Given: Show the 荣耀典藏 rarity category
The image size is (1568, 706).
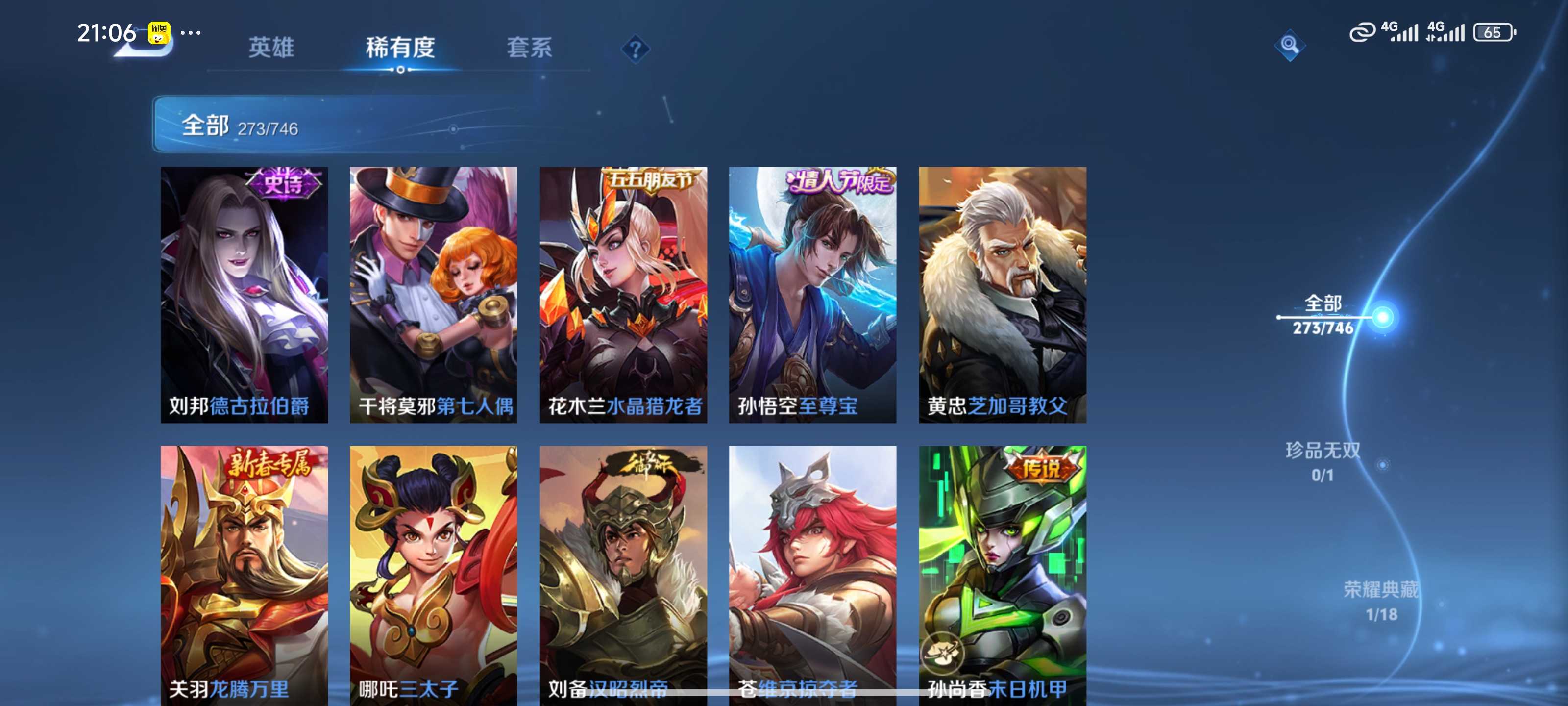Looking at the screenshot, I should click(x=1380, y=601).
